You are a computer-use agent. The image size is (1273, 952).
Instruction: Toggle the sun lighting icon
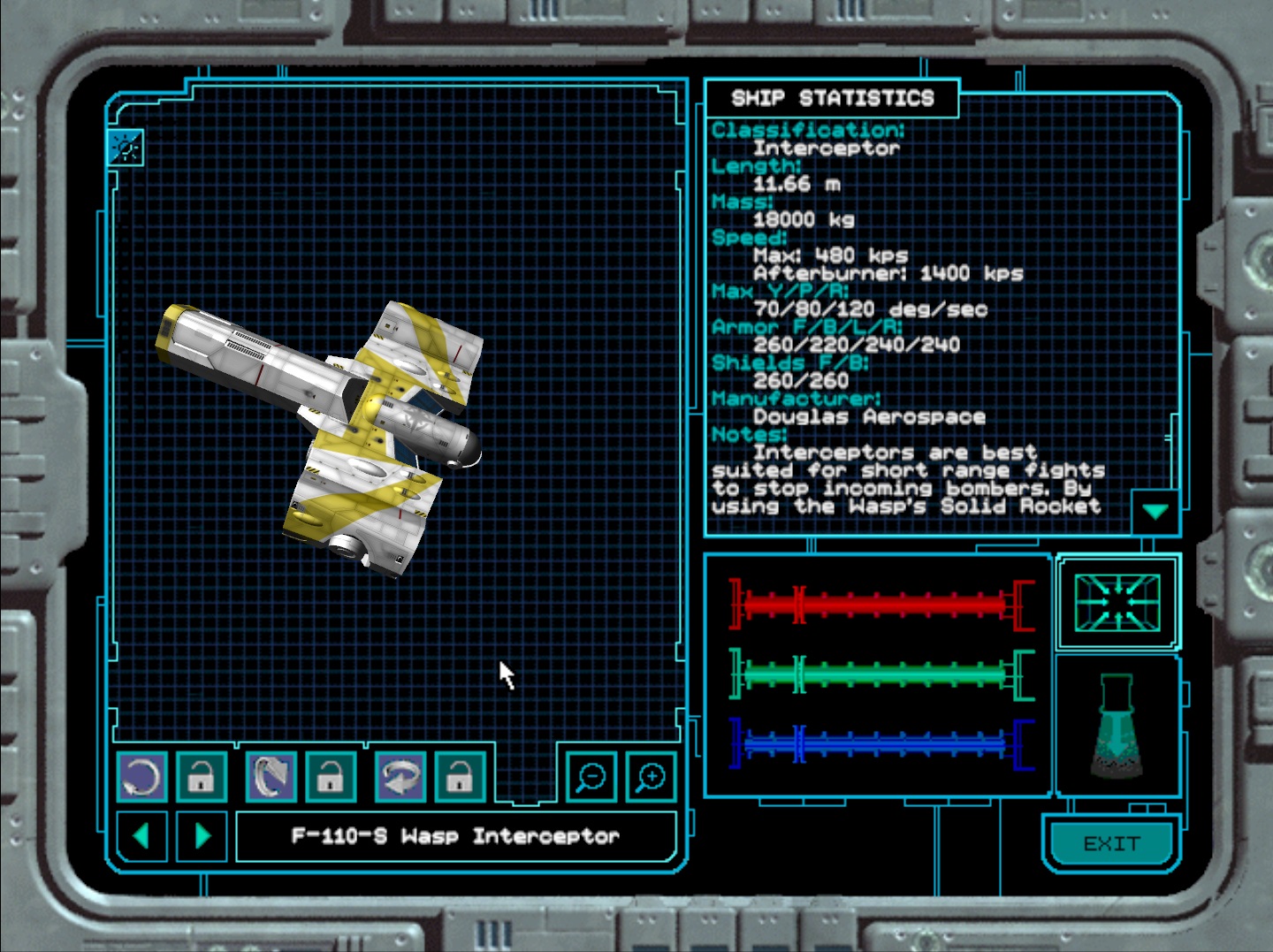(x=126, y=148)
